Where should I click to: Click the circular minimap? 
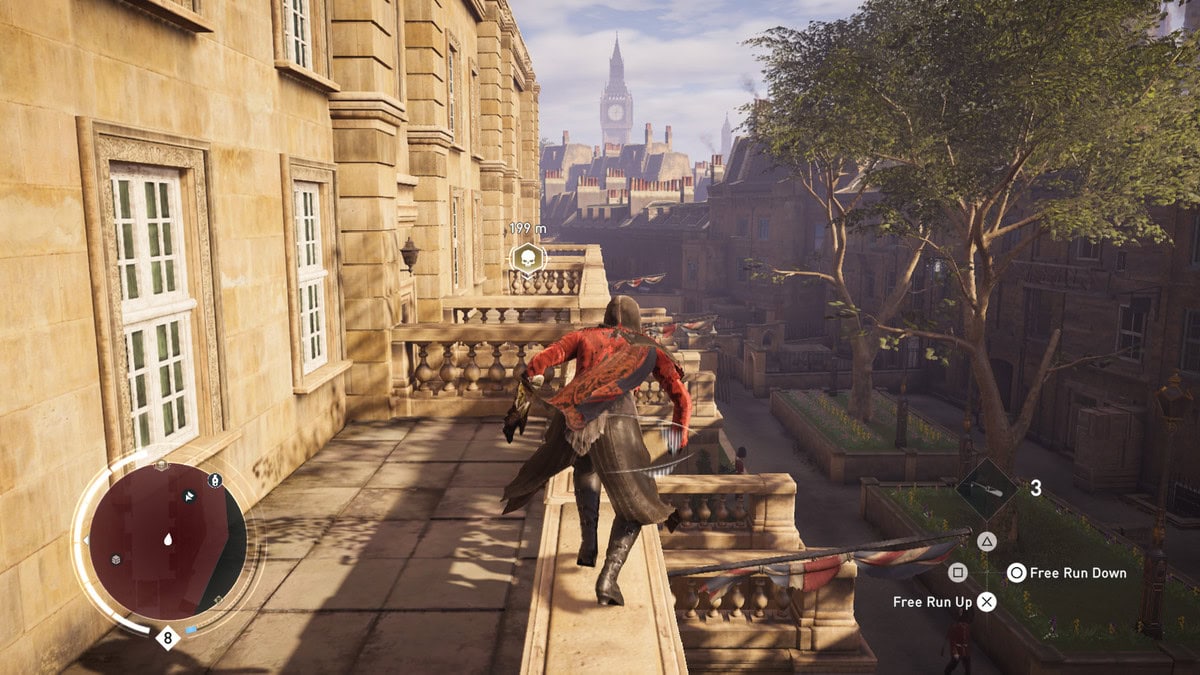click(x=167, y=540)
